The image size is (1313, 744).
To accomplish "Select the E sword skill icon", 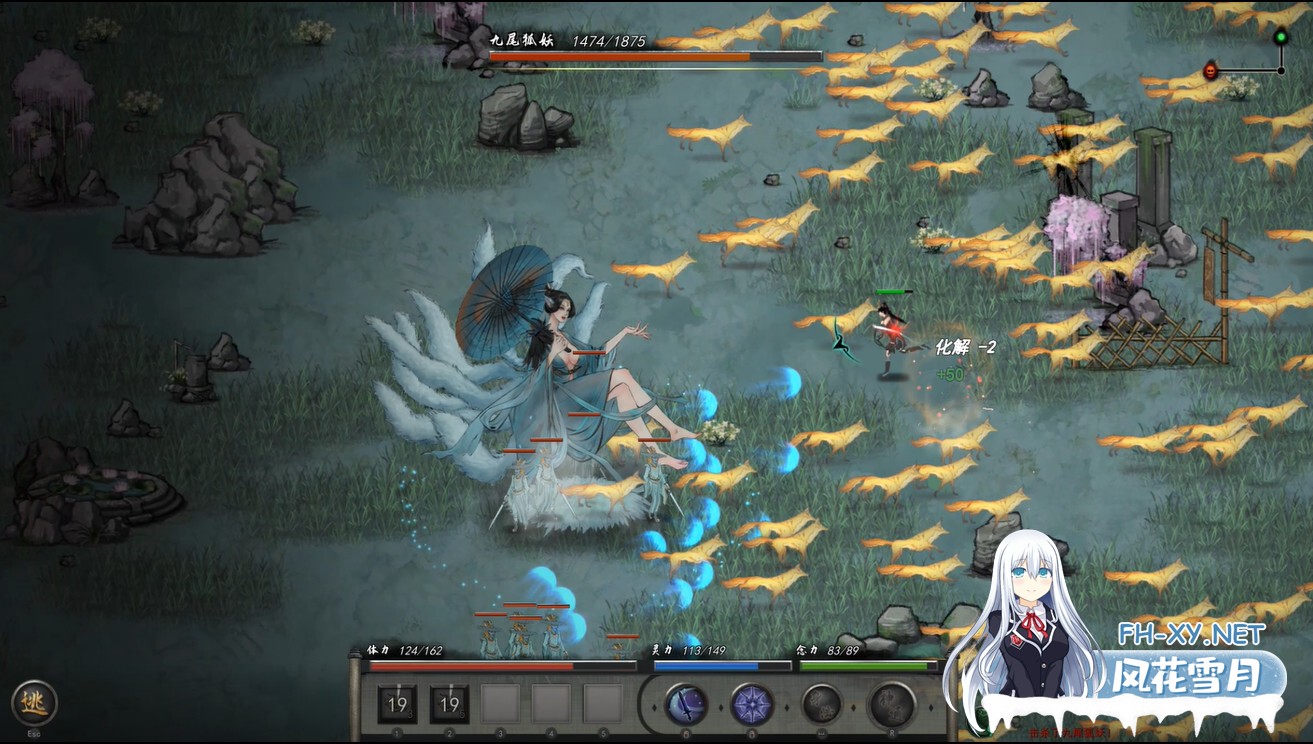I will 684,705.
